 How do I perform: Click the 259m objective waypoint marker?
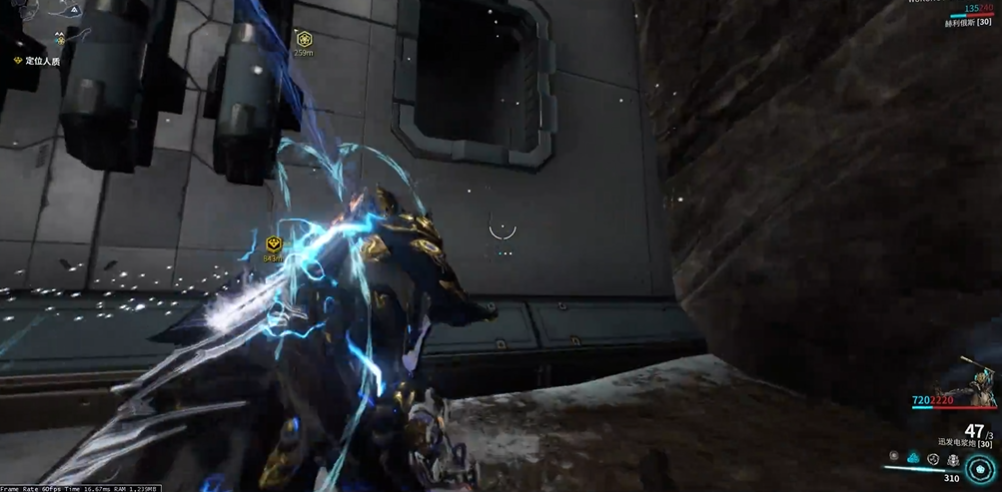click(304, 40)
